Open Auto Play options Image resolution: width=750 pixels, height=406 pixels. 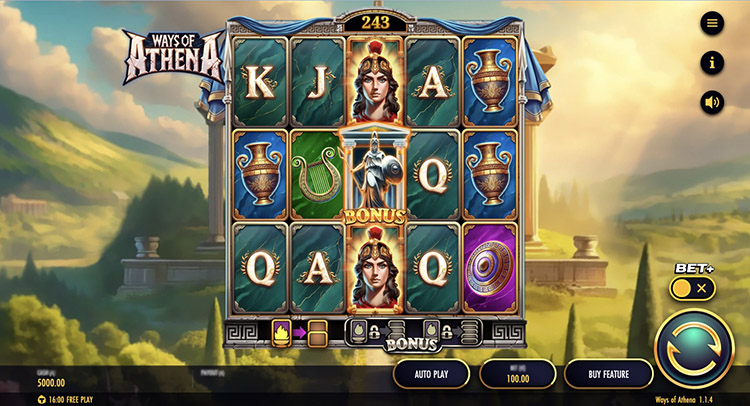pyautogui.click(x=431, y=374)
